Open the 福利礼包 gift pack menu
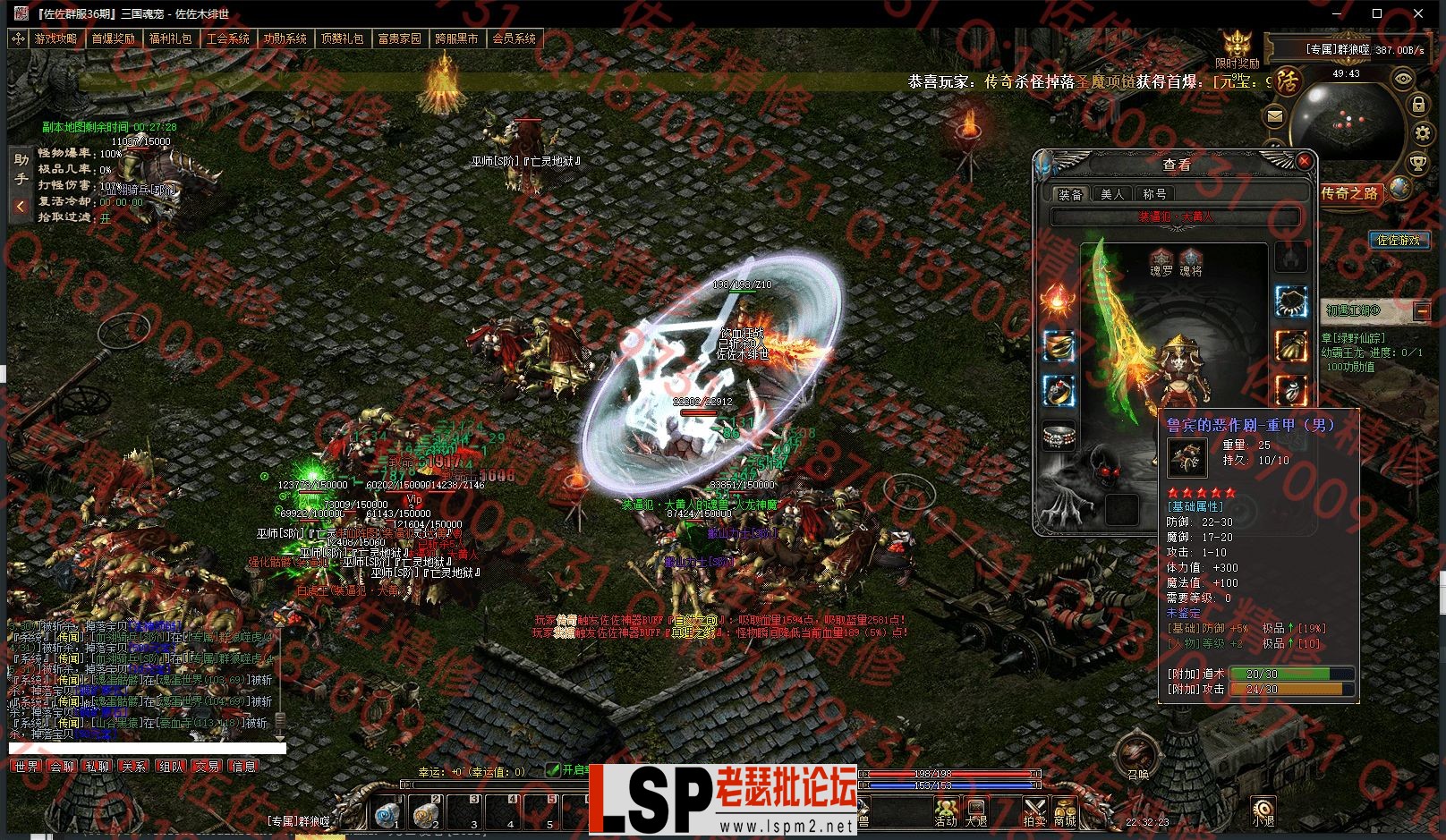This screenshot has width=1446, height=840. point(170,38)
